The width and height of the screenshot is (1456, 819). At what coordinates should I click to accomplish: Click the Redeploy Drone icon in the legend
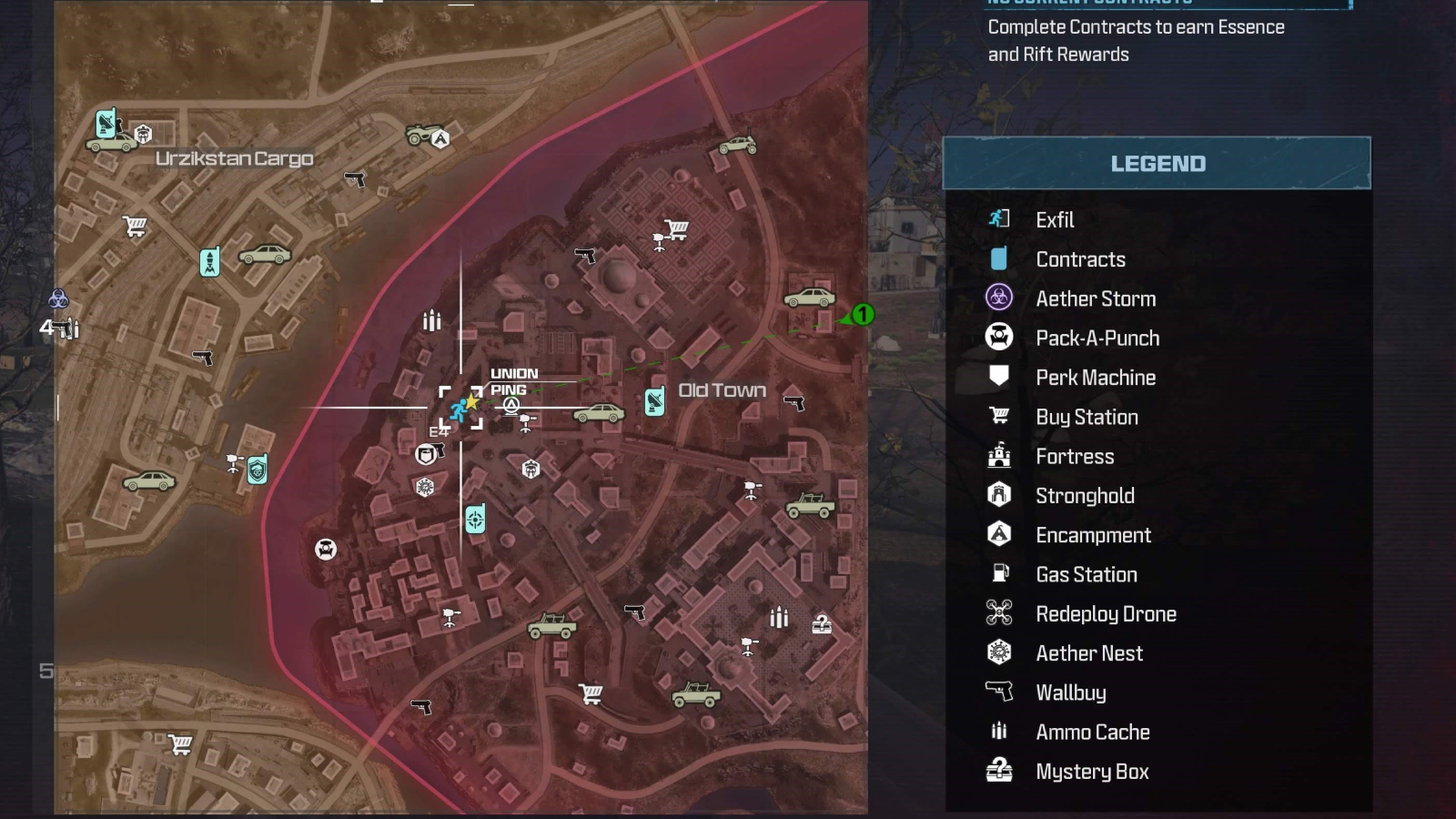tap(1000, 613)
